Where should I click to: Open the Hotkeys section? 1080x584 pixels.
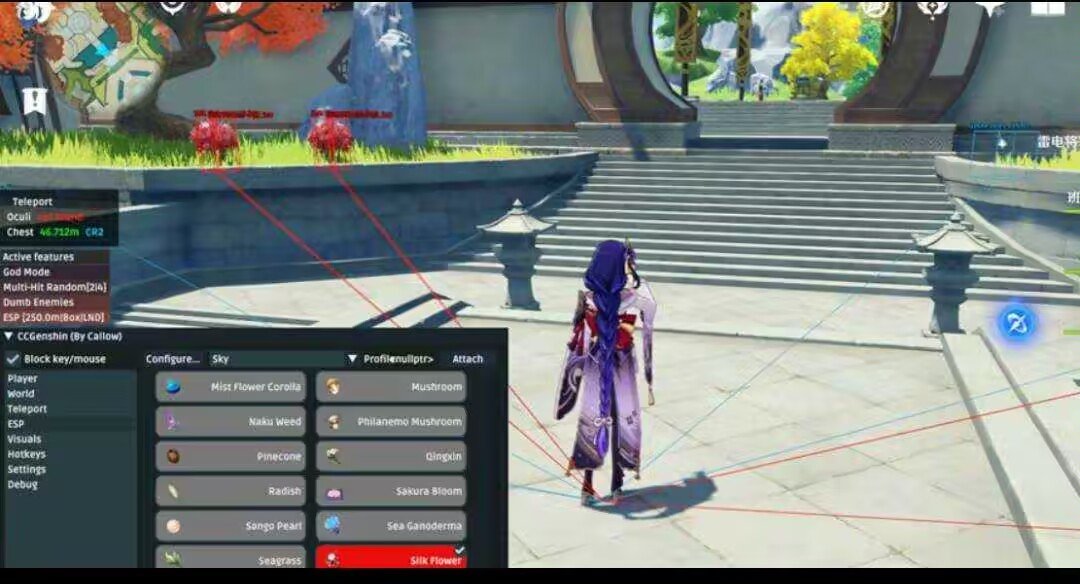[26, 454]
